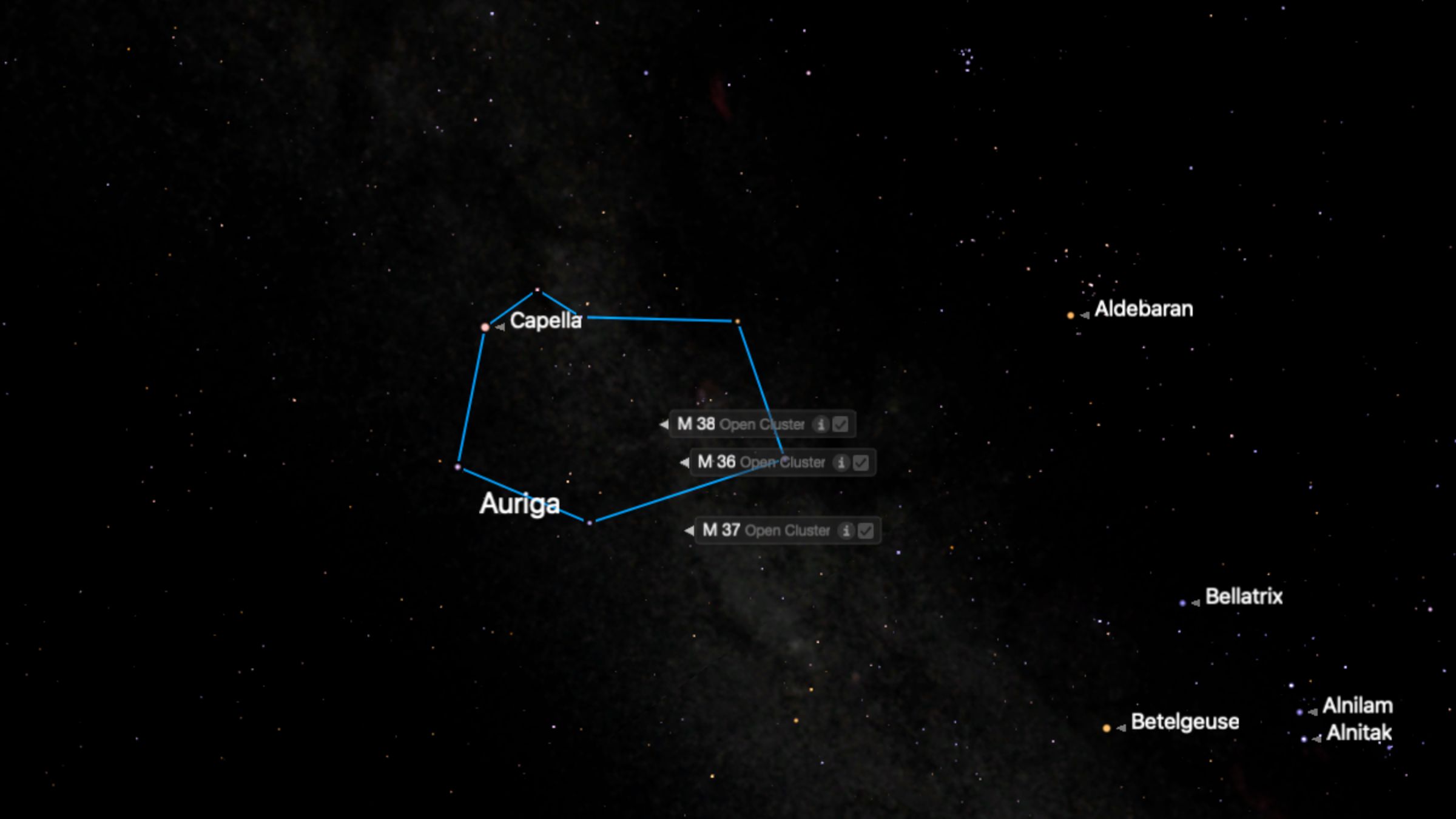The image size is (1456, 819).
Task: Open the M 38 info icon
Action: pos(821,425)
